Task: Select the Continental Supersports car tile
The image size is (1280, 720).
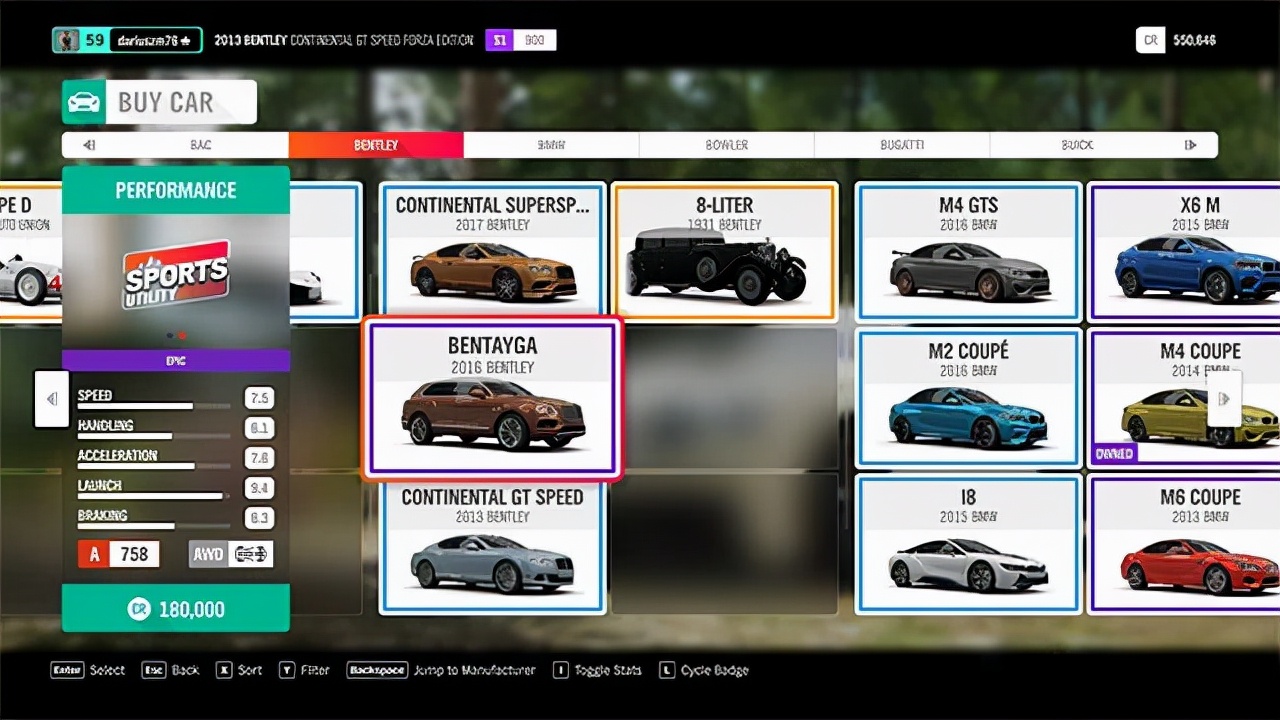Action: coord(492,251)
